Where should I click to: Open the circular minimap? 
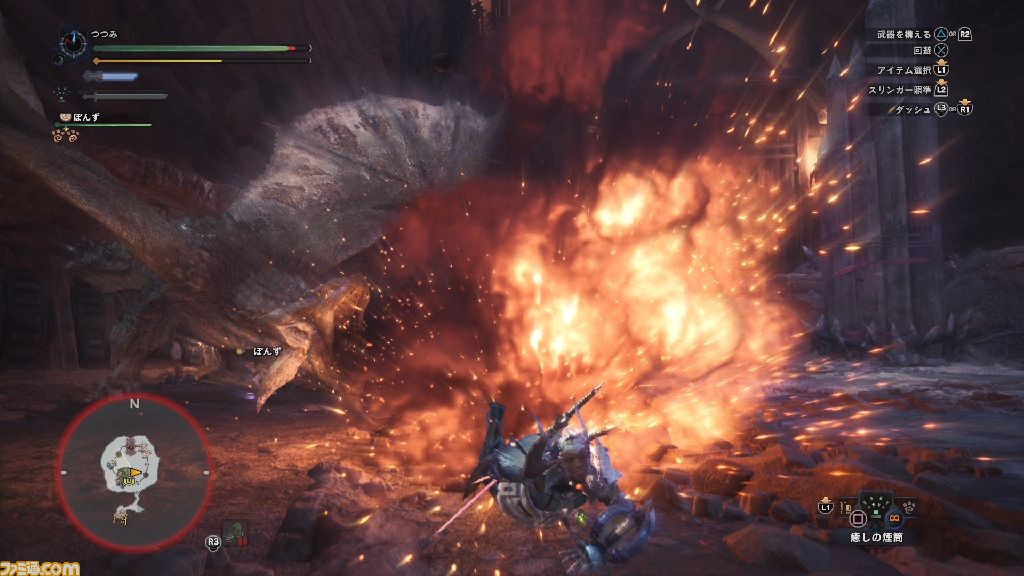tap(134, 471)
